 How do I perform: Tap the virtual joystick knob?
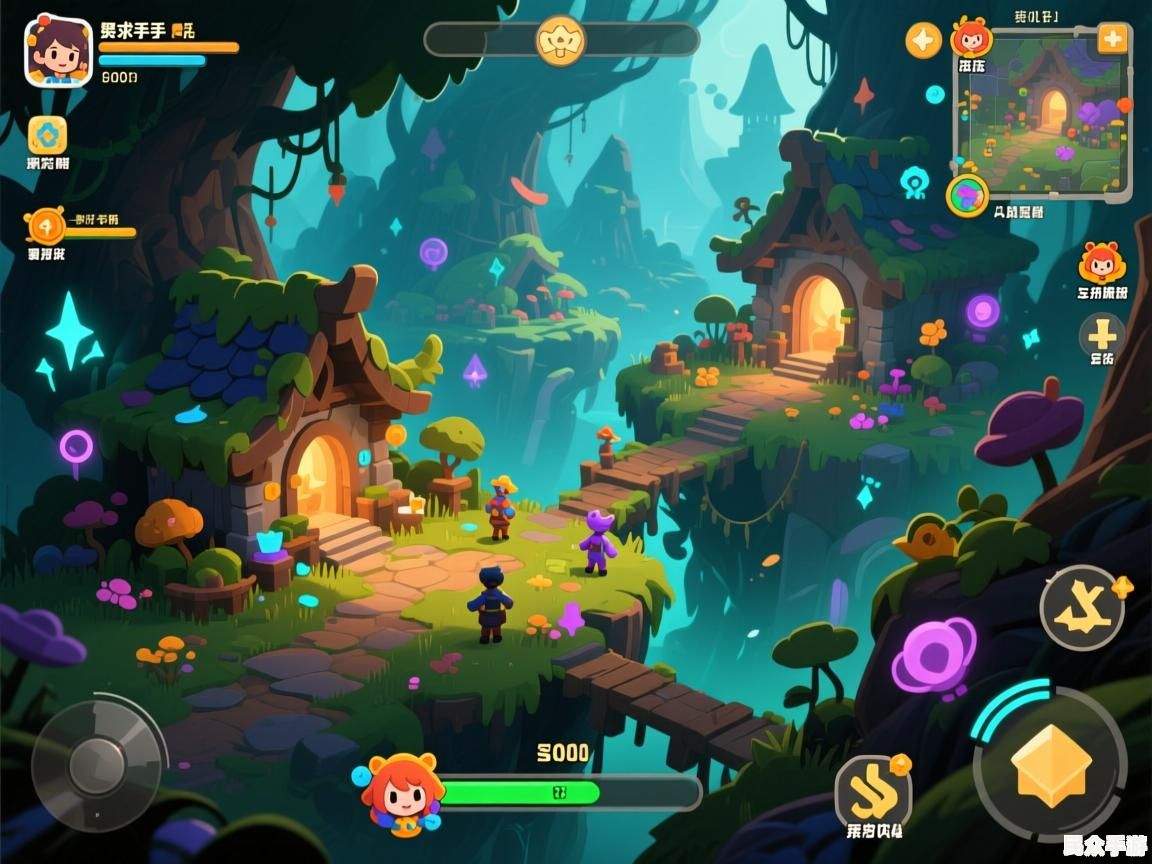click(x=97, y=766)
